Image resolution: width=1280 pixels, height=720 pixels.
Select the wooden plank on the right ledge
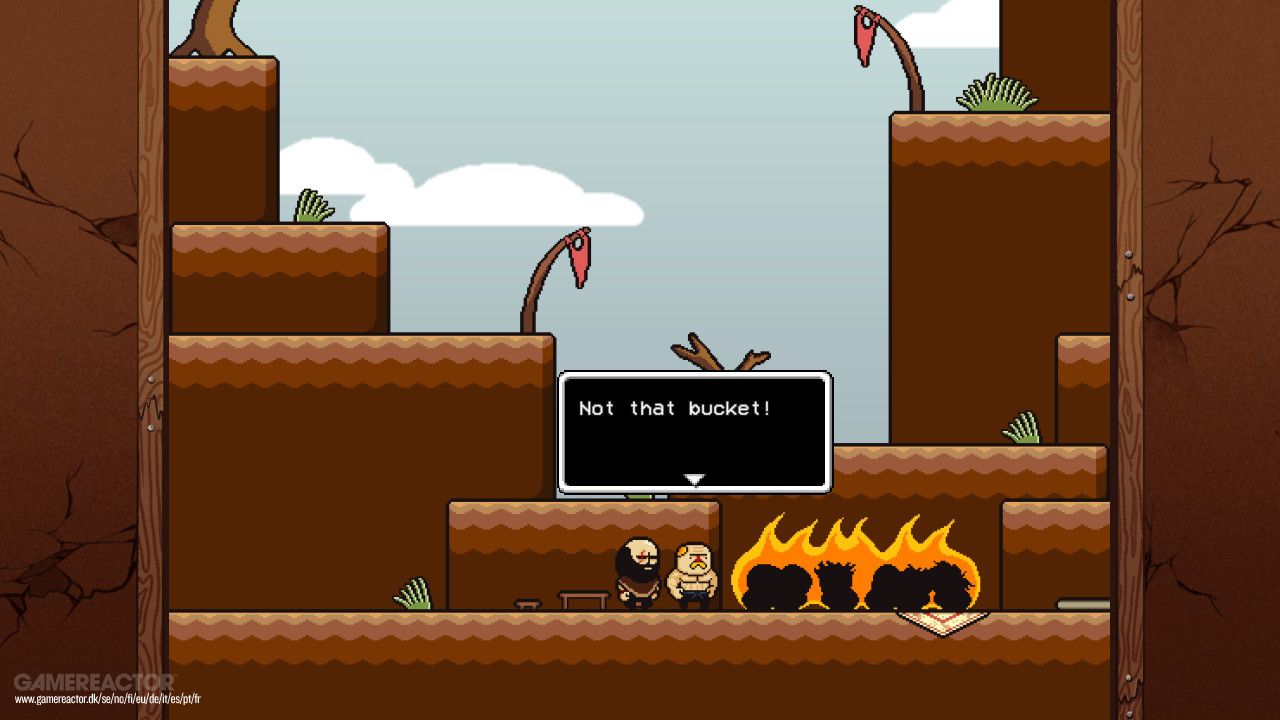click(1082, 603)
